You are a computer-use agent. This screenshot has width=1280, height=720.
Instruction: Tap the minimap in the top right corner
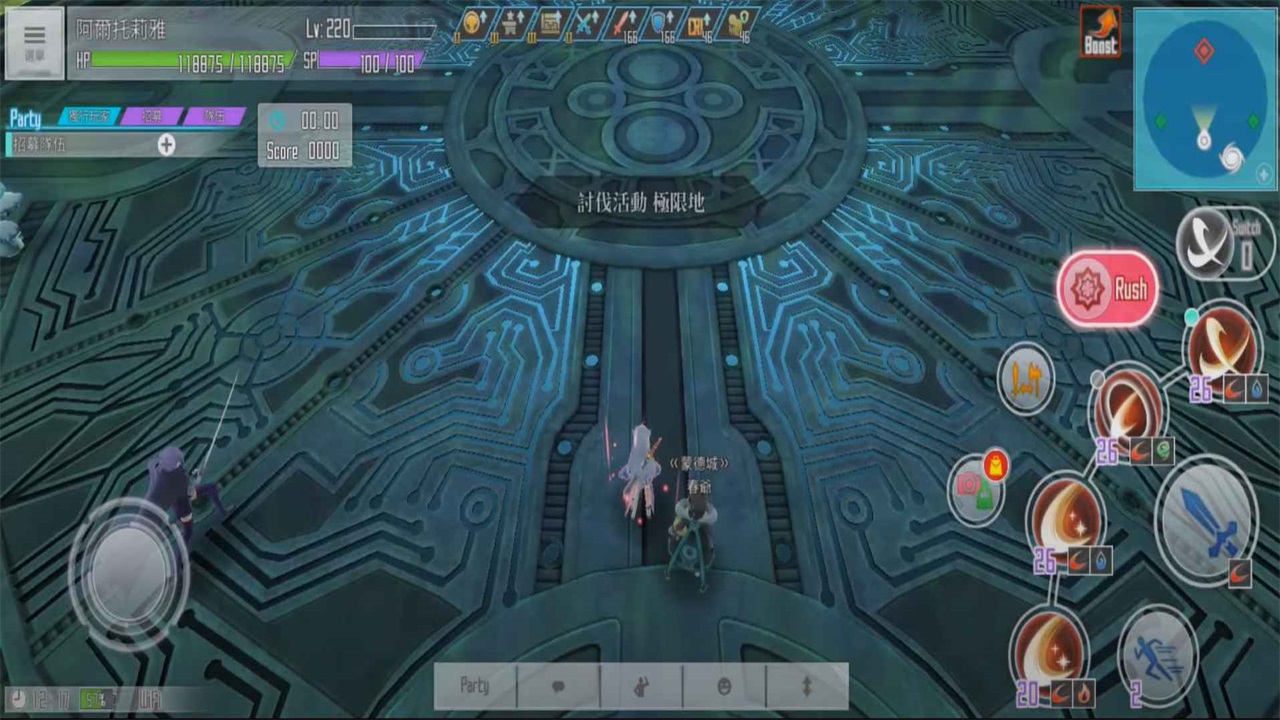(x=1203, y=100)
